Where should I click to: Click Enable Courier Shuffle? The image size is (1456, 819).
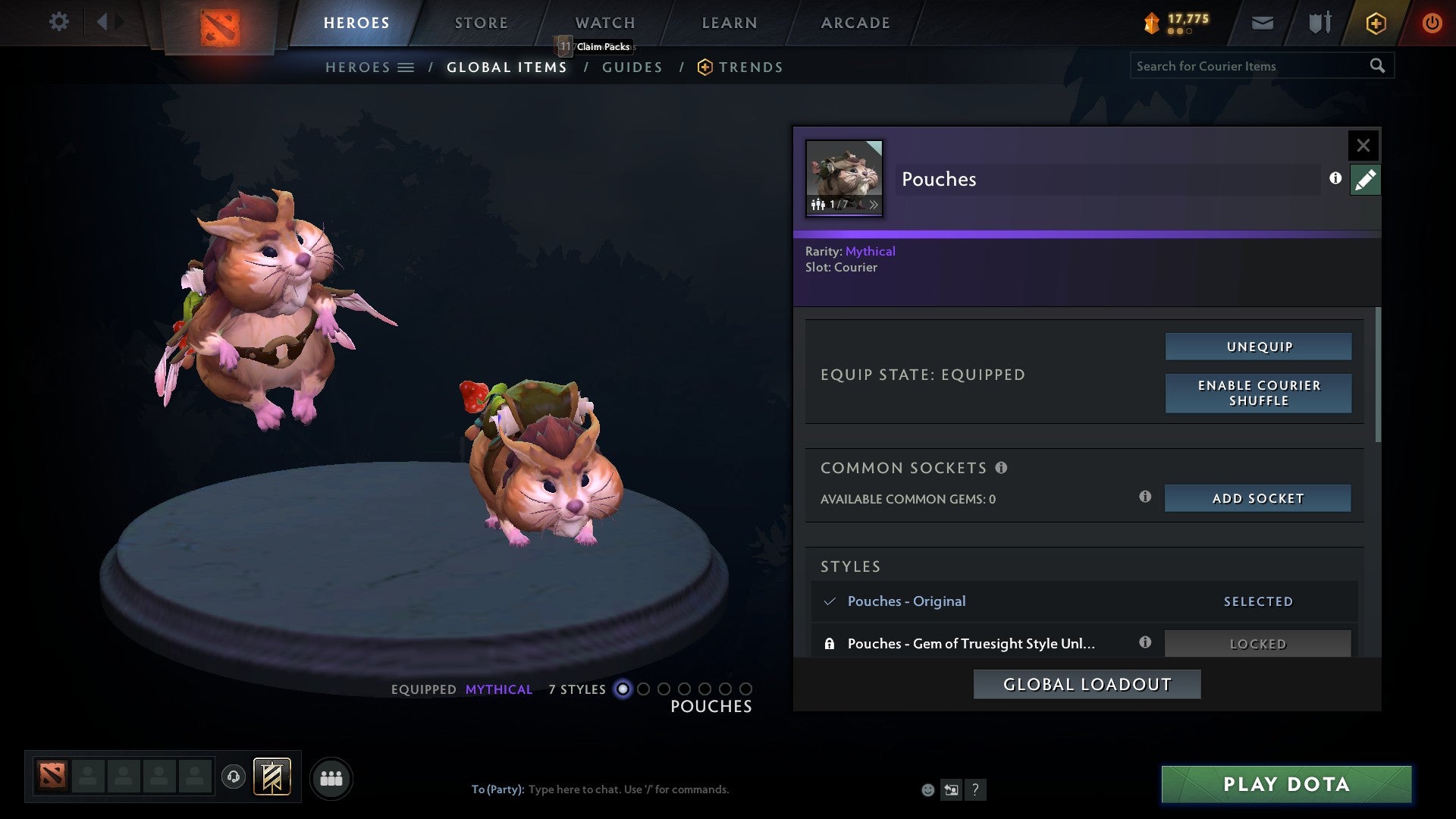click(1257, 393)
